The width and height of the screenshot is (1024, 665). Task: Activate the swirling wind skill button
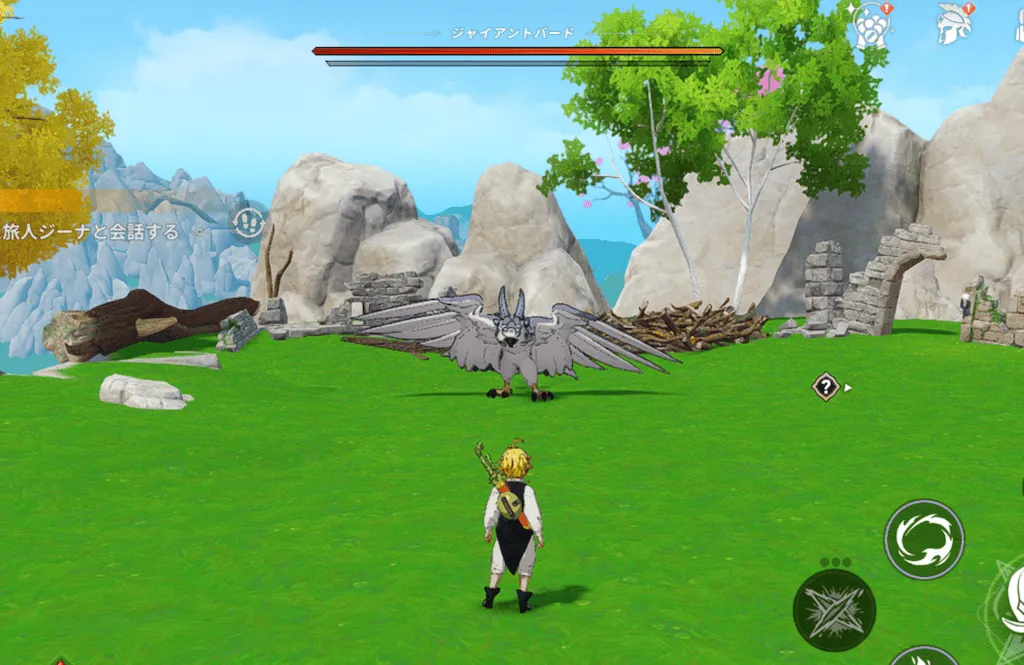point(924,539)
